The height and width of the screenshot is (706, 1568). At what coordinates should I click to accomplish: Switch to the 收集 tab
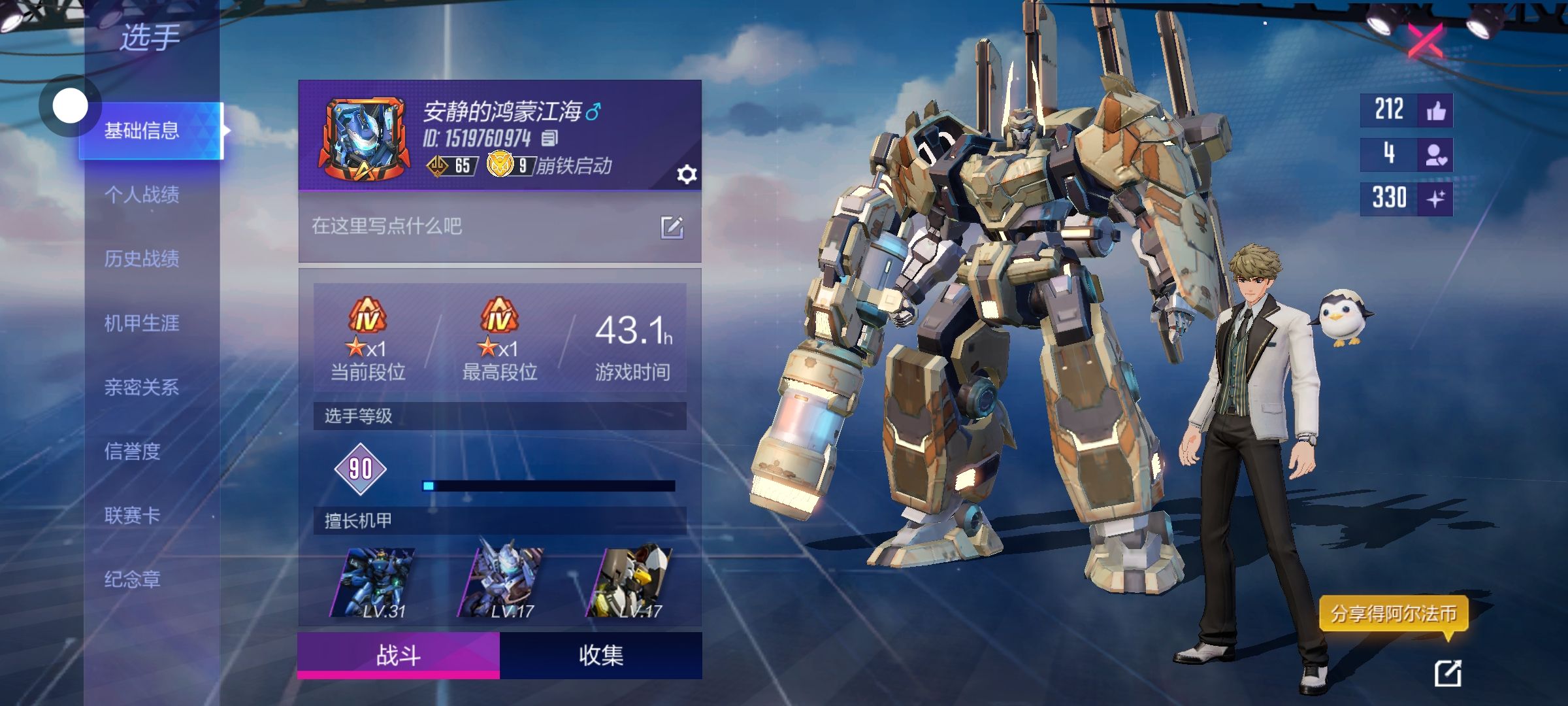click(x=600, y=655)
